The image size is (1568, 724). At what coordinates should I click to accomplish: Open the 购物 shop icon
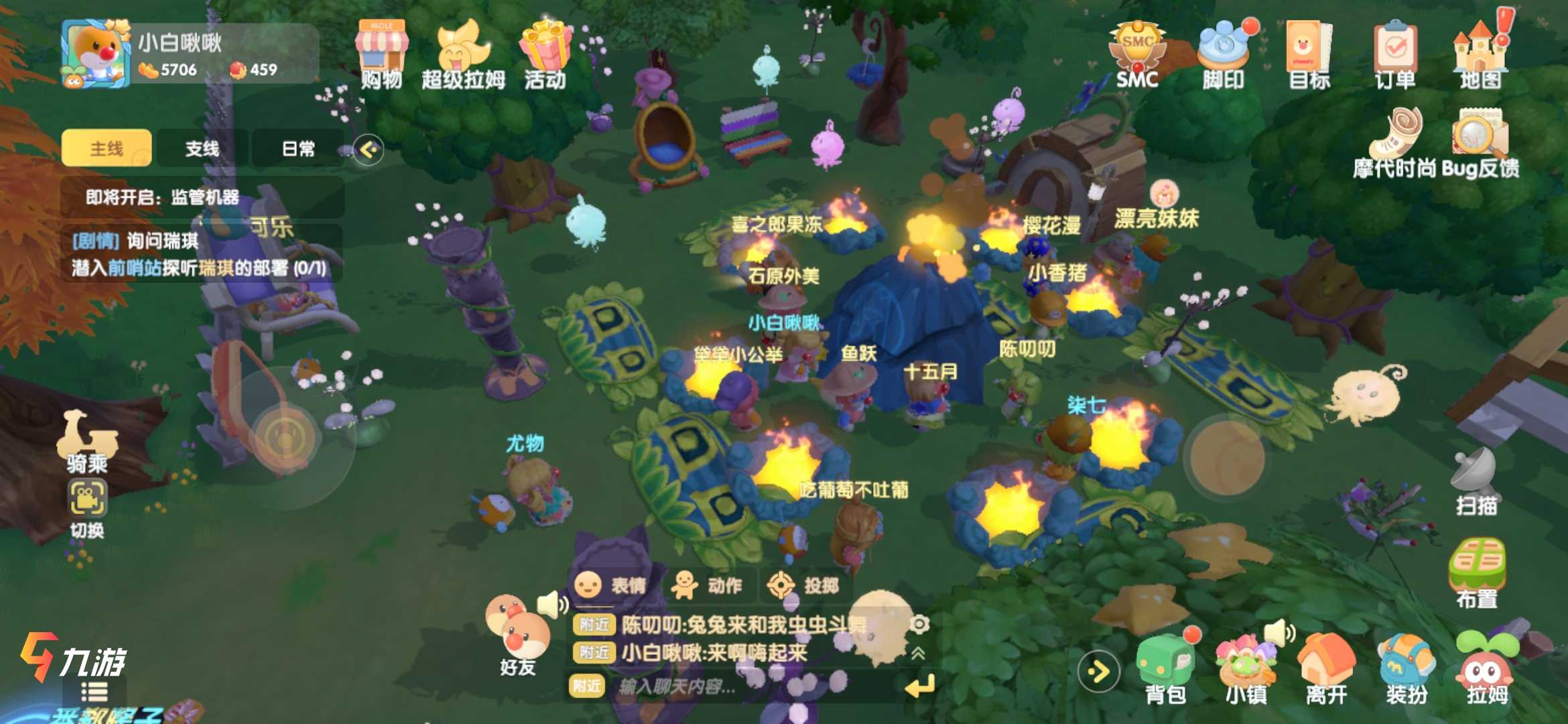(381, 54)
